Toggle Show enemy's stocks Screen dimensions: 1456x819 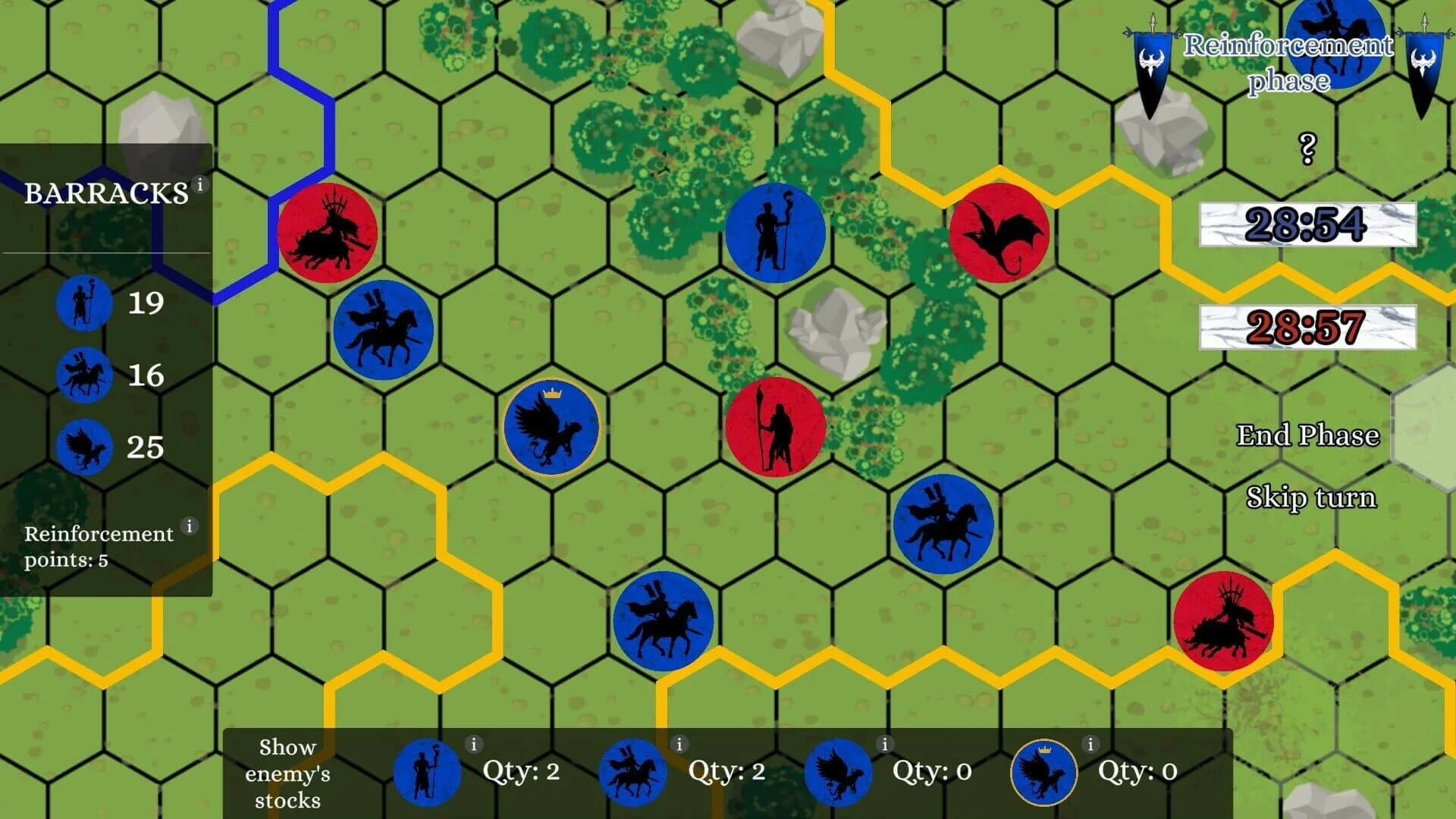[292, 772]
